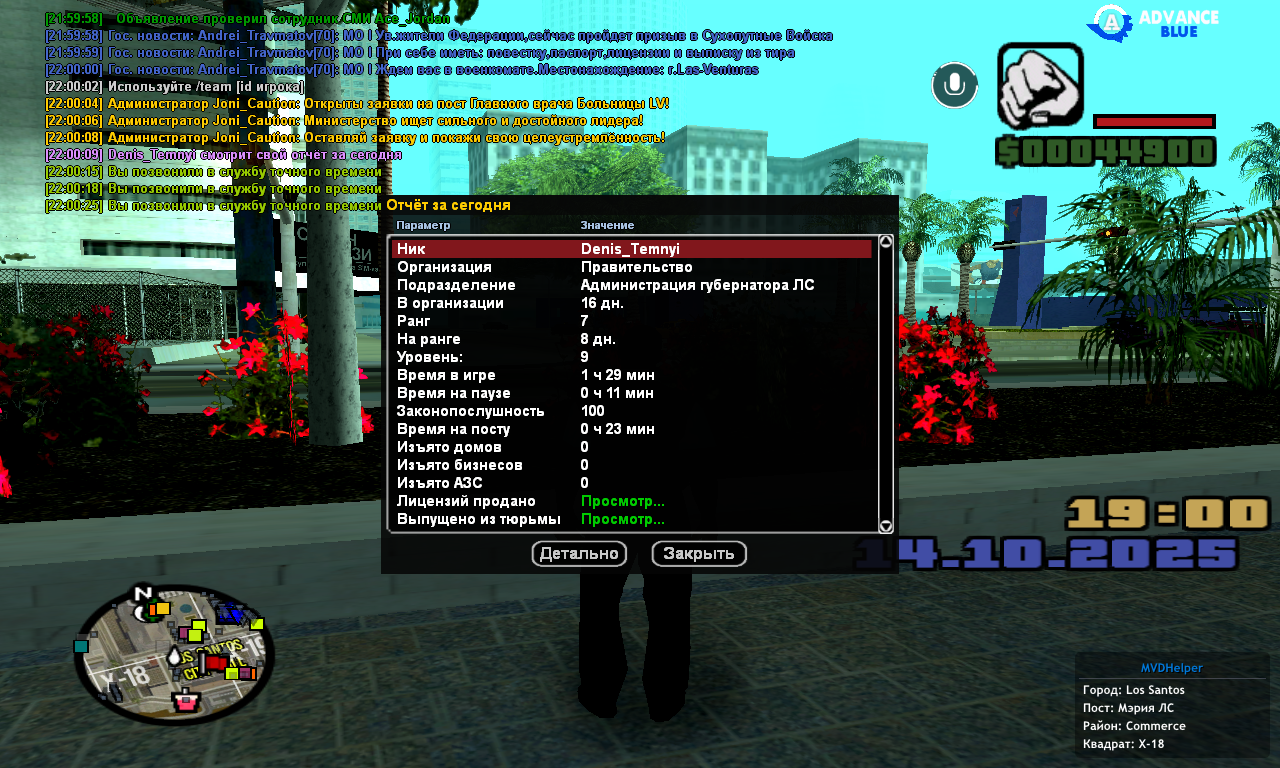Screen dimensions: 1280x768
Task: Select the Время на посту row
Action: pos(630,429)
